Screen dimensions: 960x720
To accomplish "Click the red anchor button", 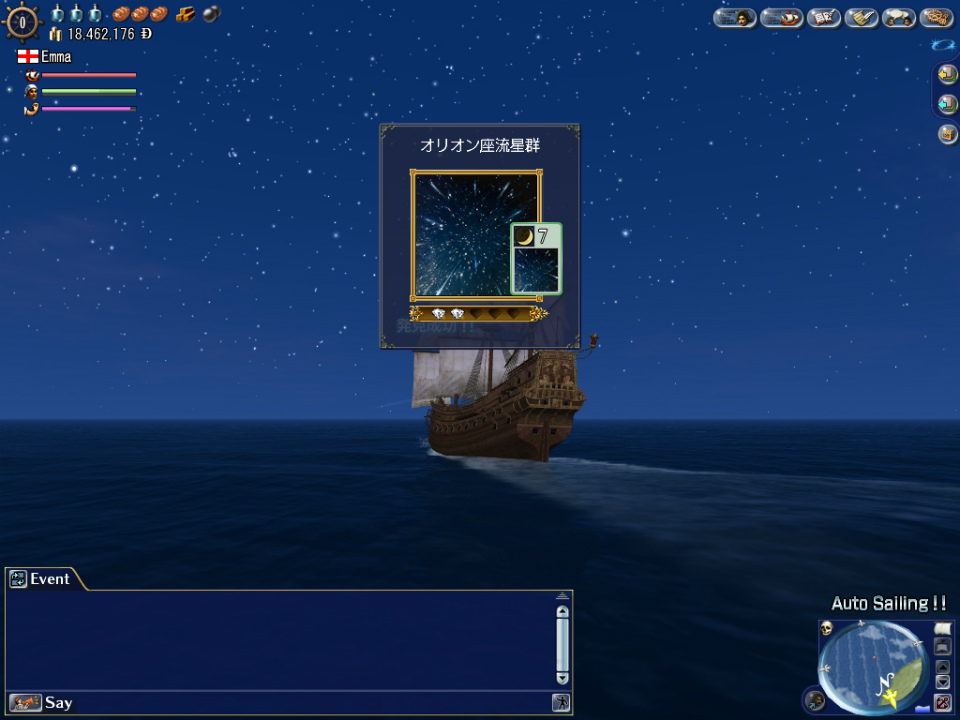I will click(942, 701).
